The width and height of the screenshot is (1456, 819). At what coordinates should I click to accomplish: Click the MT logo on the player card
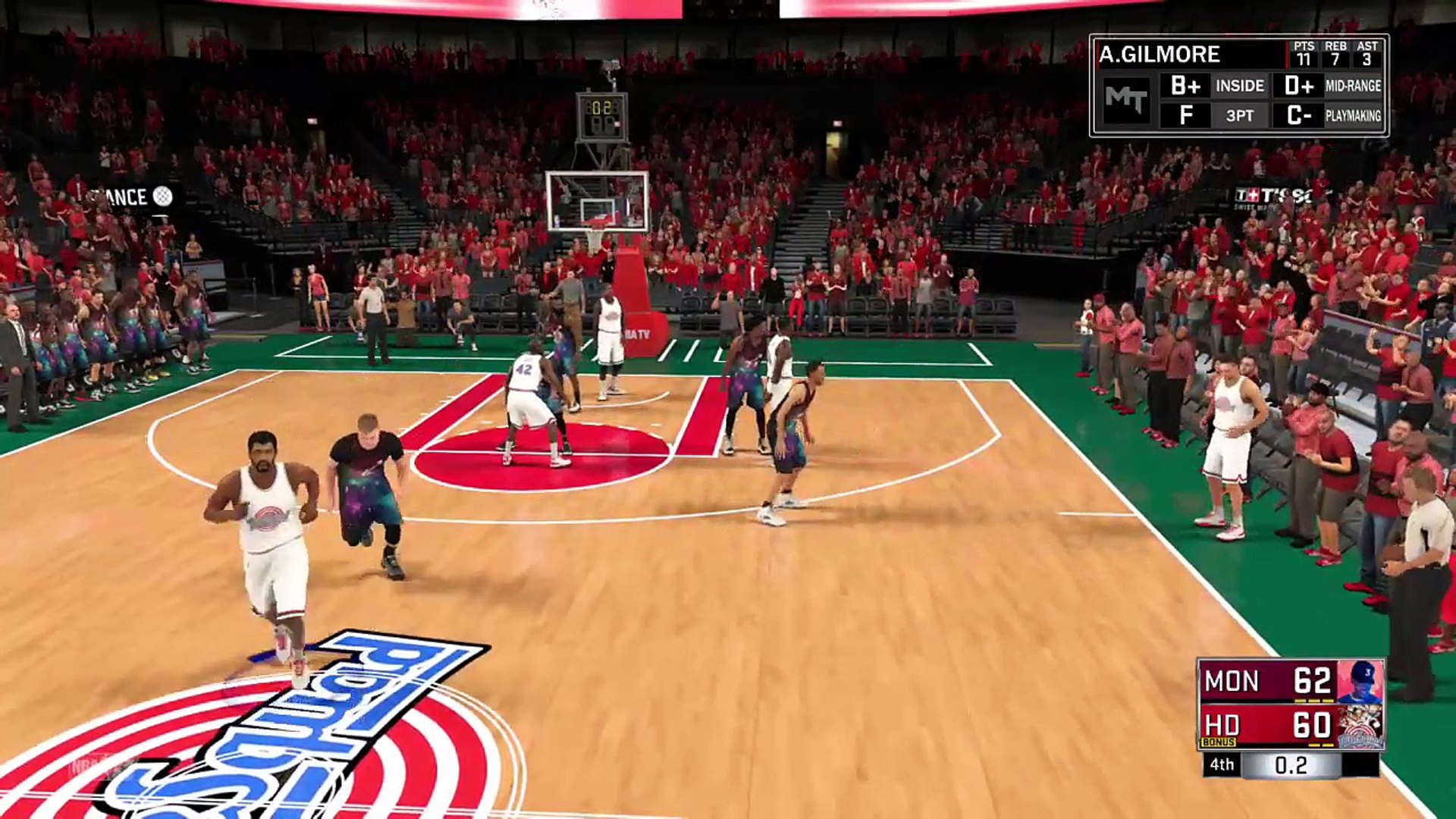[x=1126, y=99]
